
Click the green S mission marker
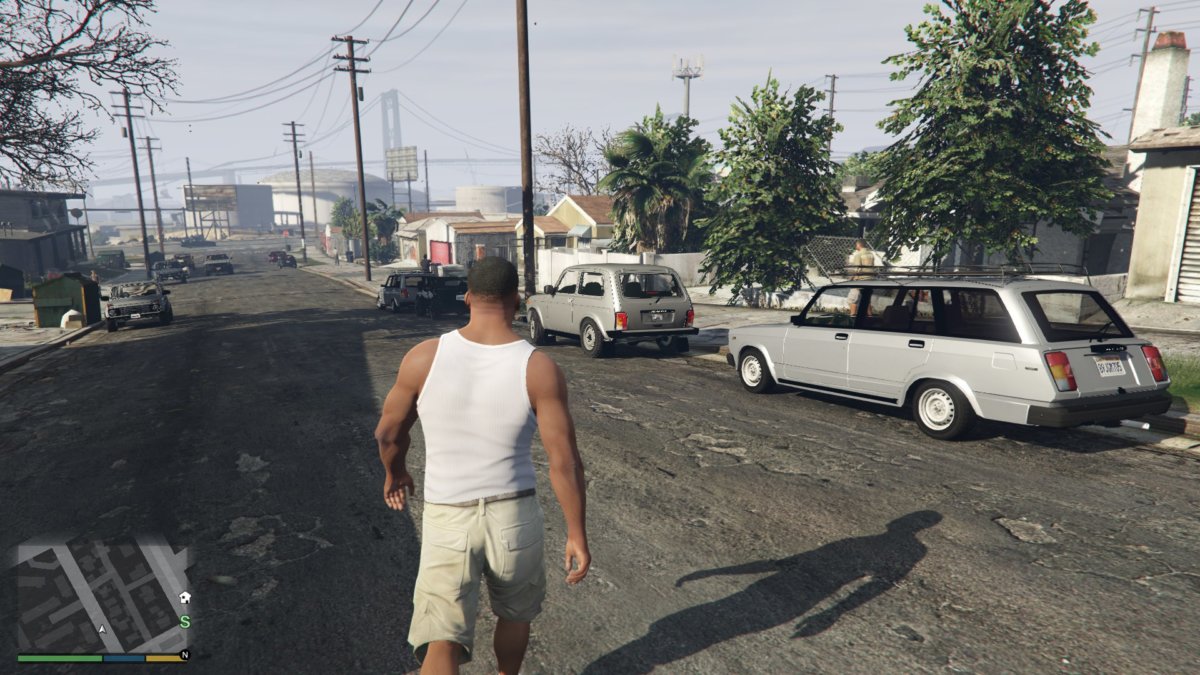[x=184, y=621]
